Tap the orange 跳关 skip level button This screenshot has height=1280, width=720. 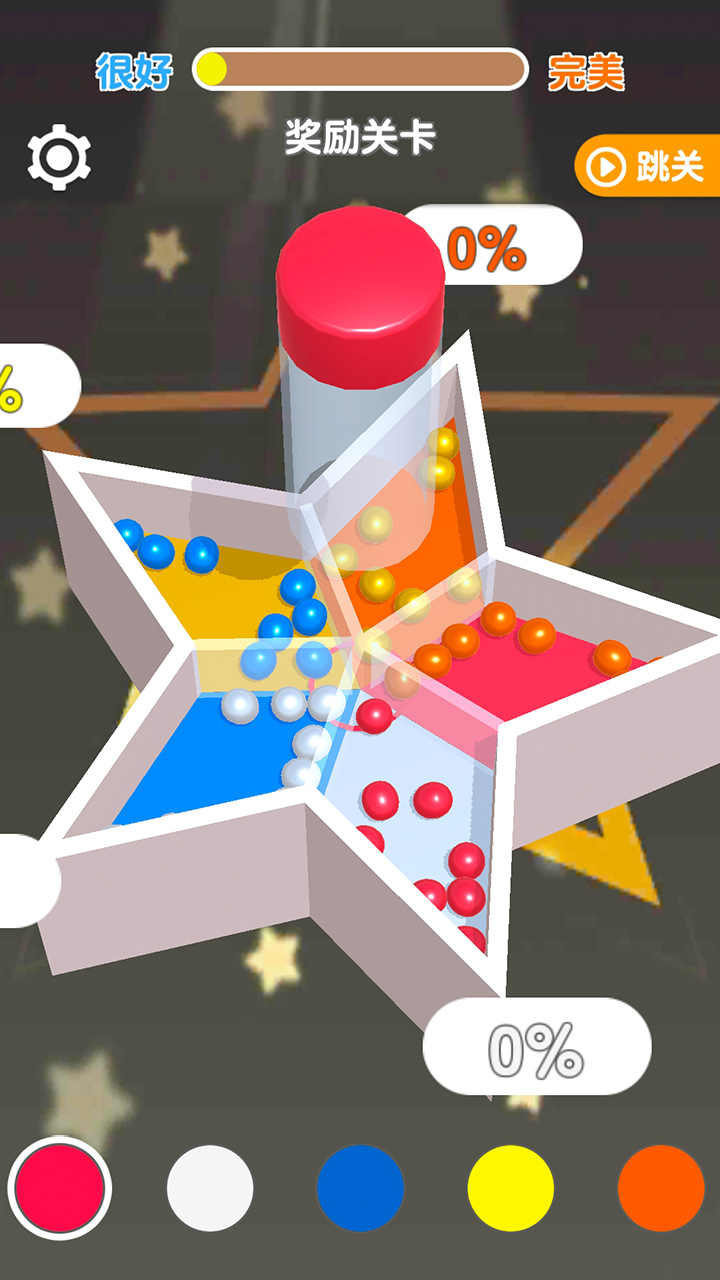click(x=649, y=166)
